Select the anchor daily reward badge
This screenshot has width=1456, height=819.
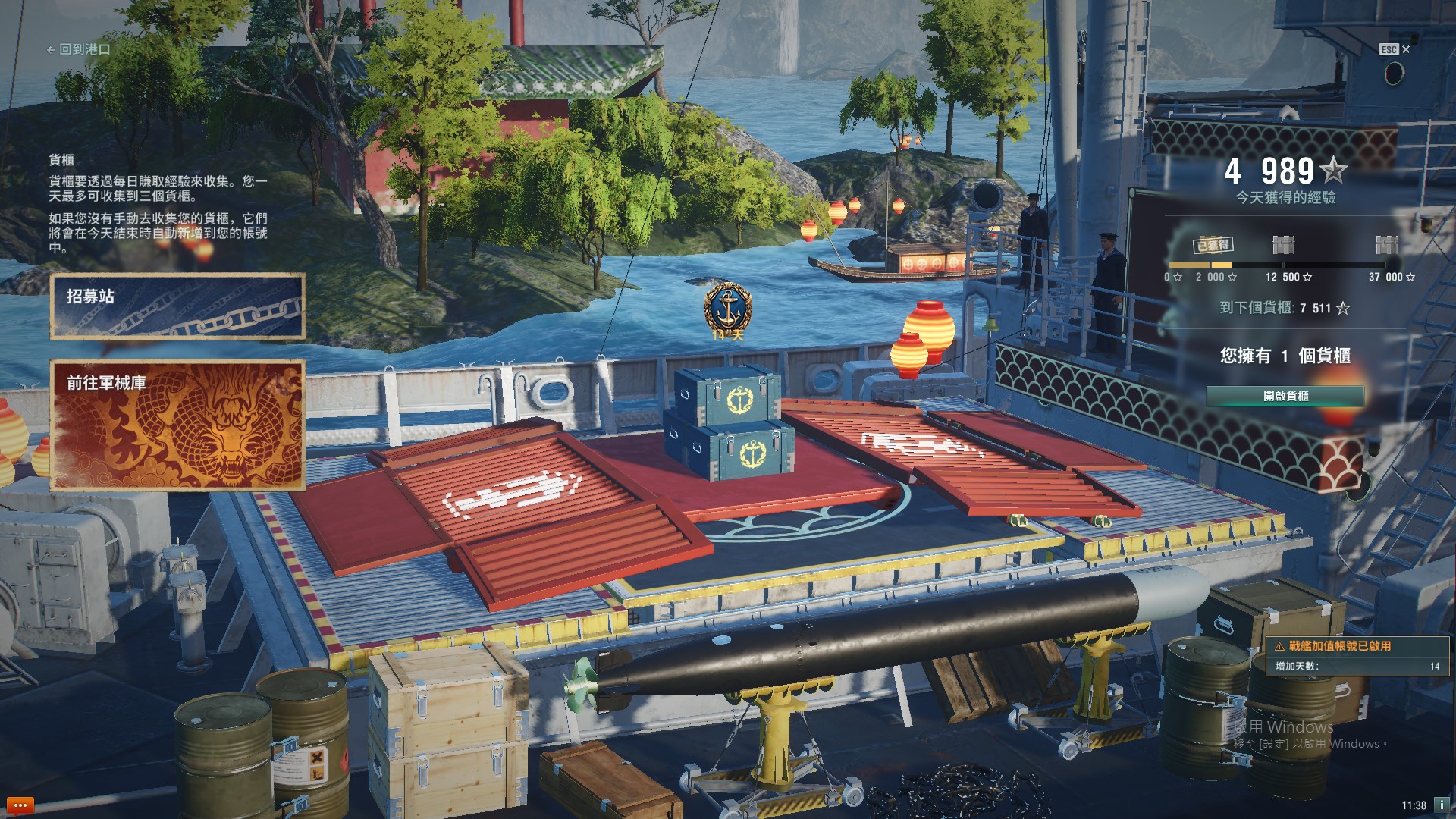point(728,306)
